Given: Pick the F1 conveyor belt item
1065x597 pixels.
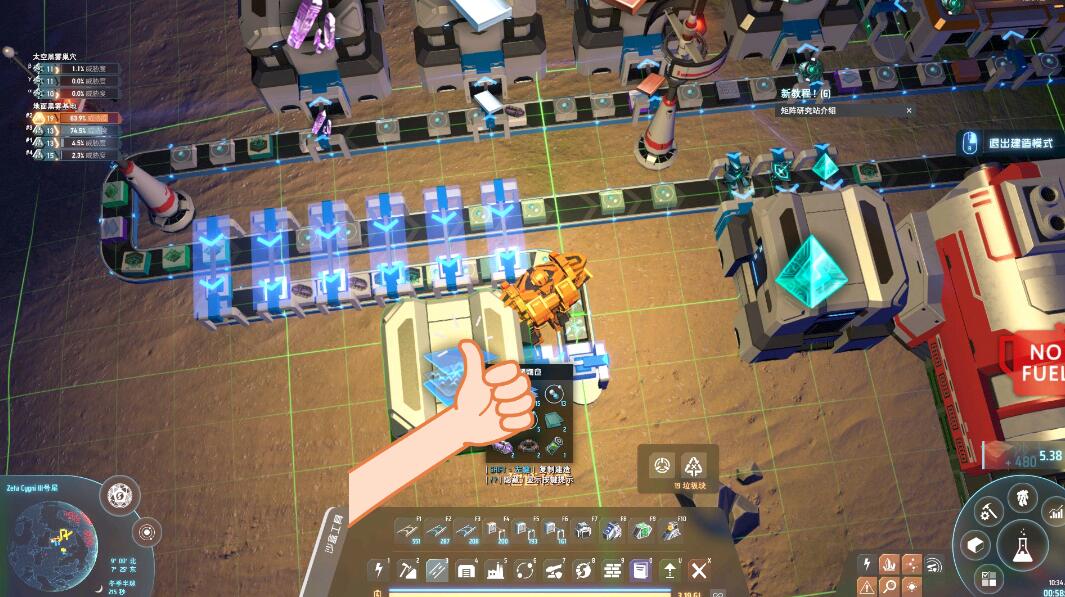Looking at the screenshot, I should pyautogui.click(x=408, y=530).
